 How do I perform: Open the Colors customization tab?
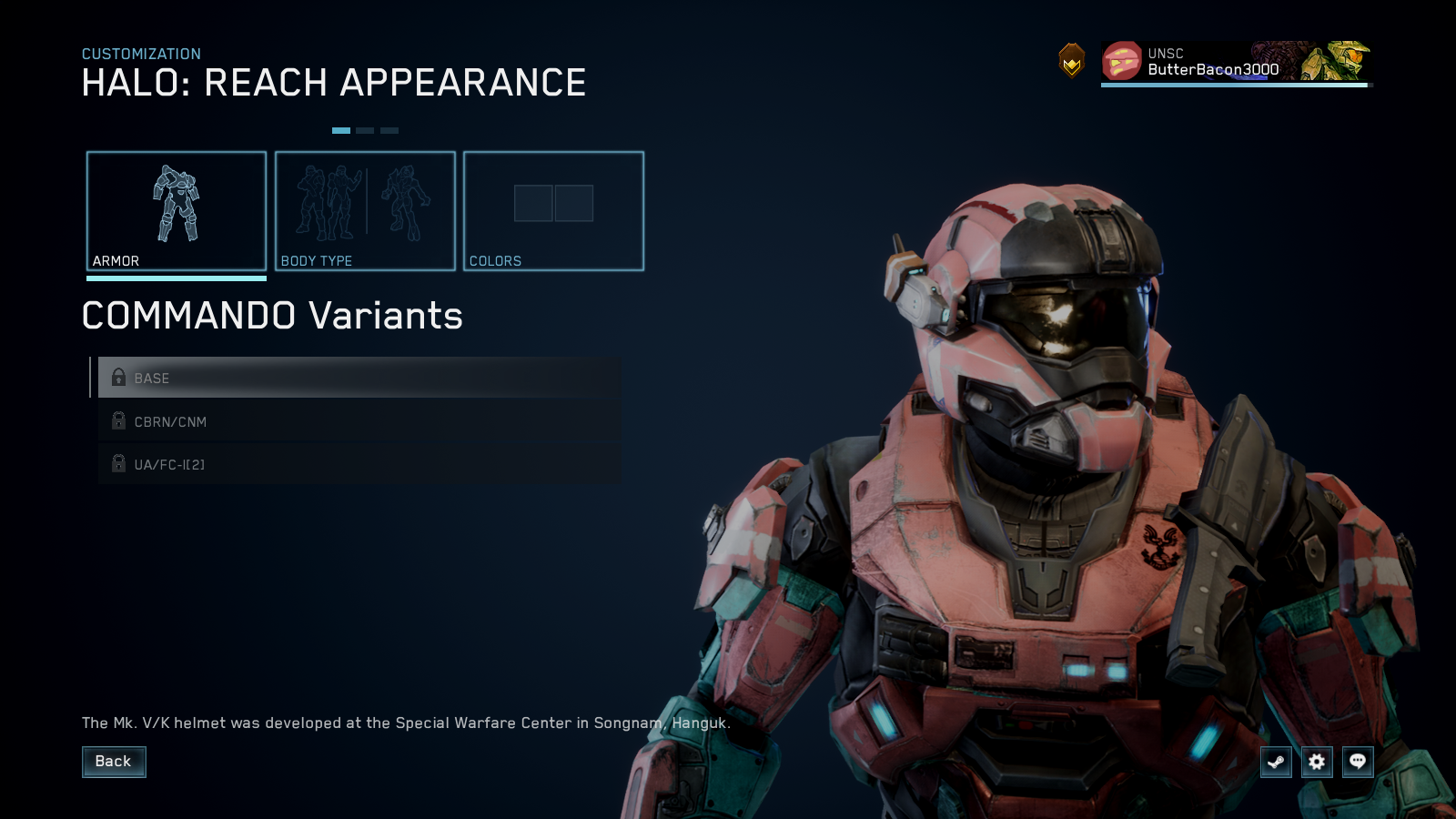coord(553,211)
